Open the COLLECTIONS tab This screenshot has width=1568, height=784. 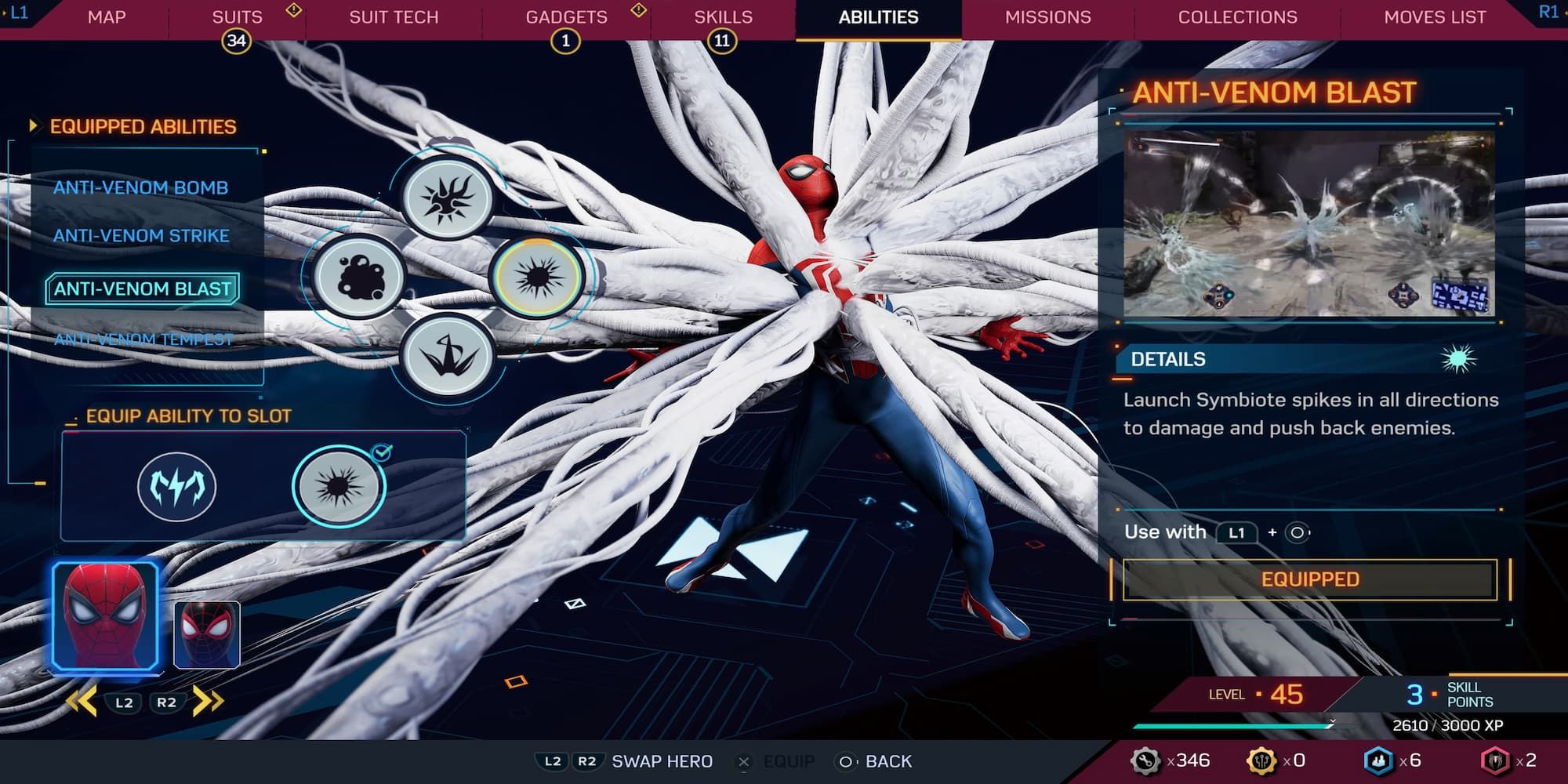tap(1236, 16)
